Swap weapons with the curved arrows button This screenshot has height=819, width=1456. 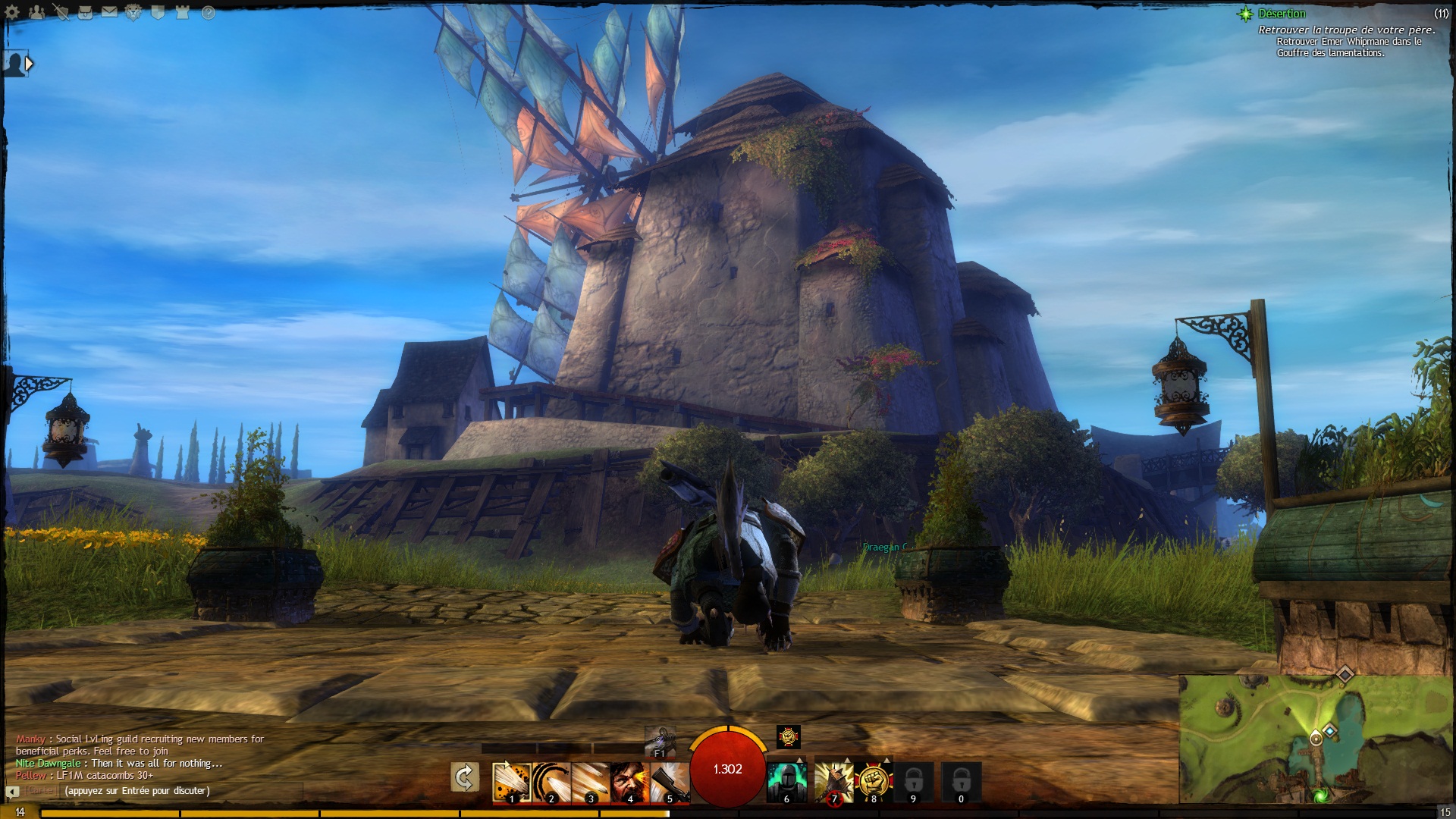(464, 777)
